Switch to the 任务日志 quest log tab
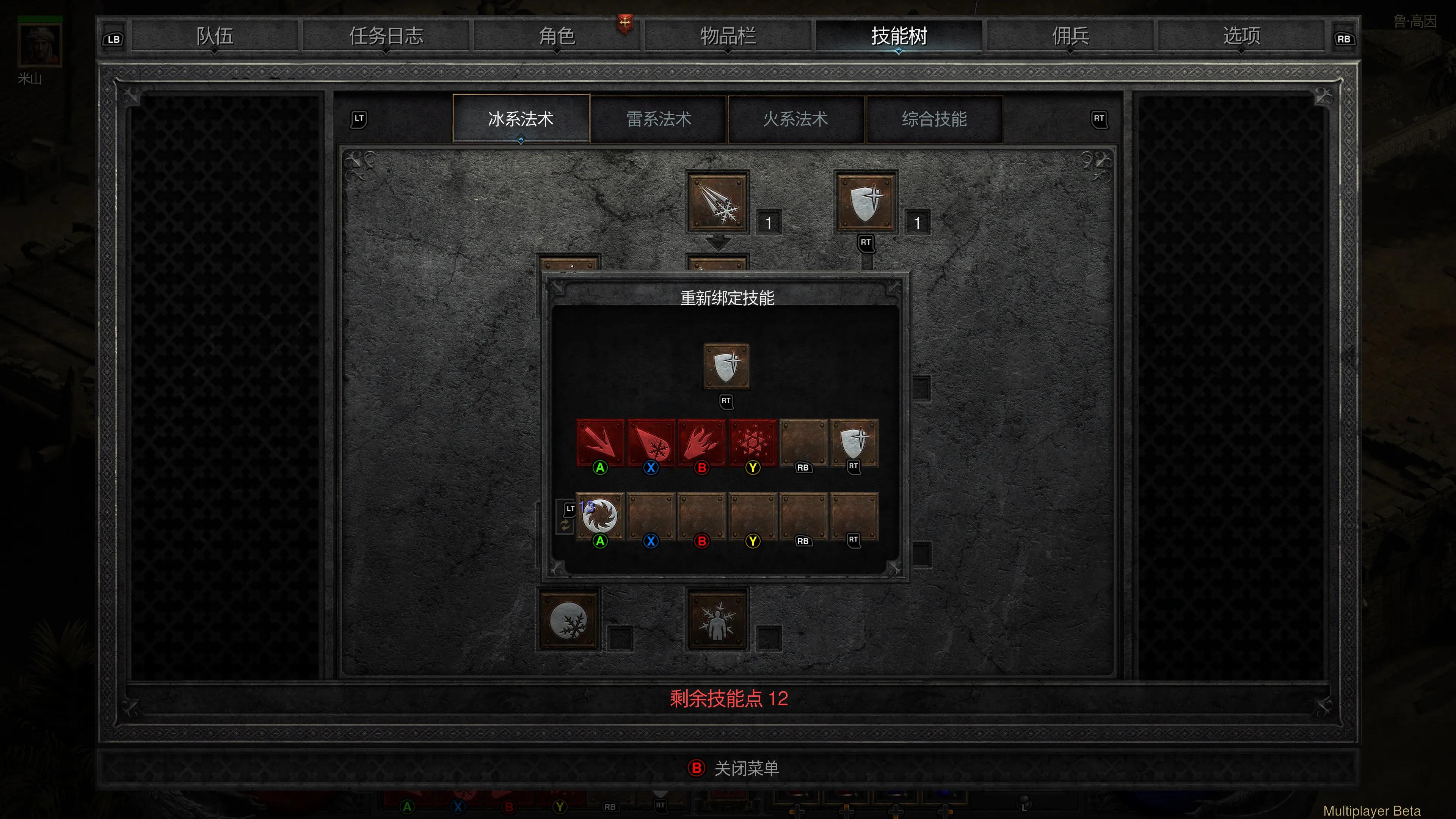The image size is (1456, 819). point(386,36)
